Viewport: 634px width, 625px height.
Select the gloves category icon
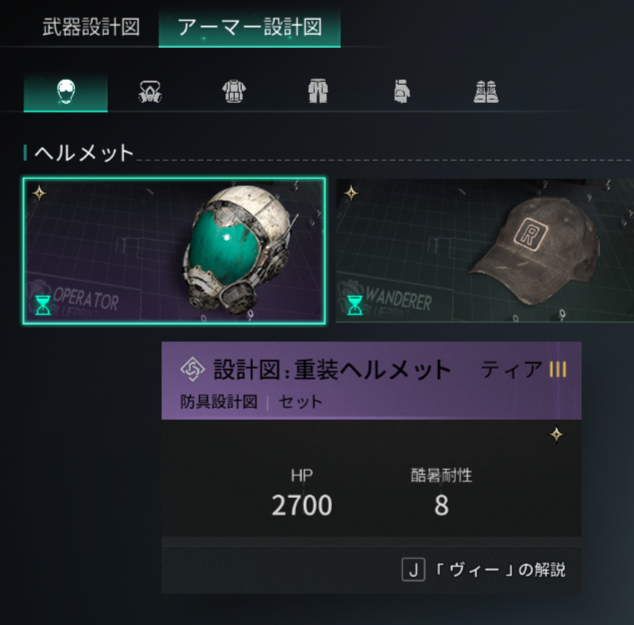402,92
